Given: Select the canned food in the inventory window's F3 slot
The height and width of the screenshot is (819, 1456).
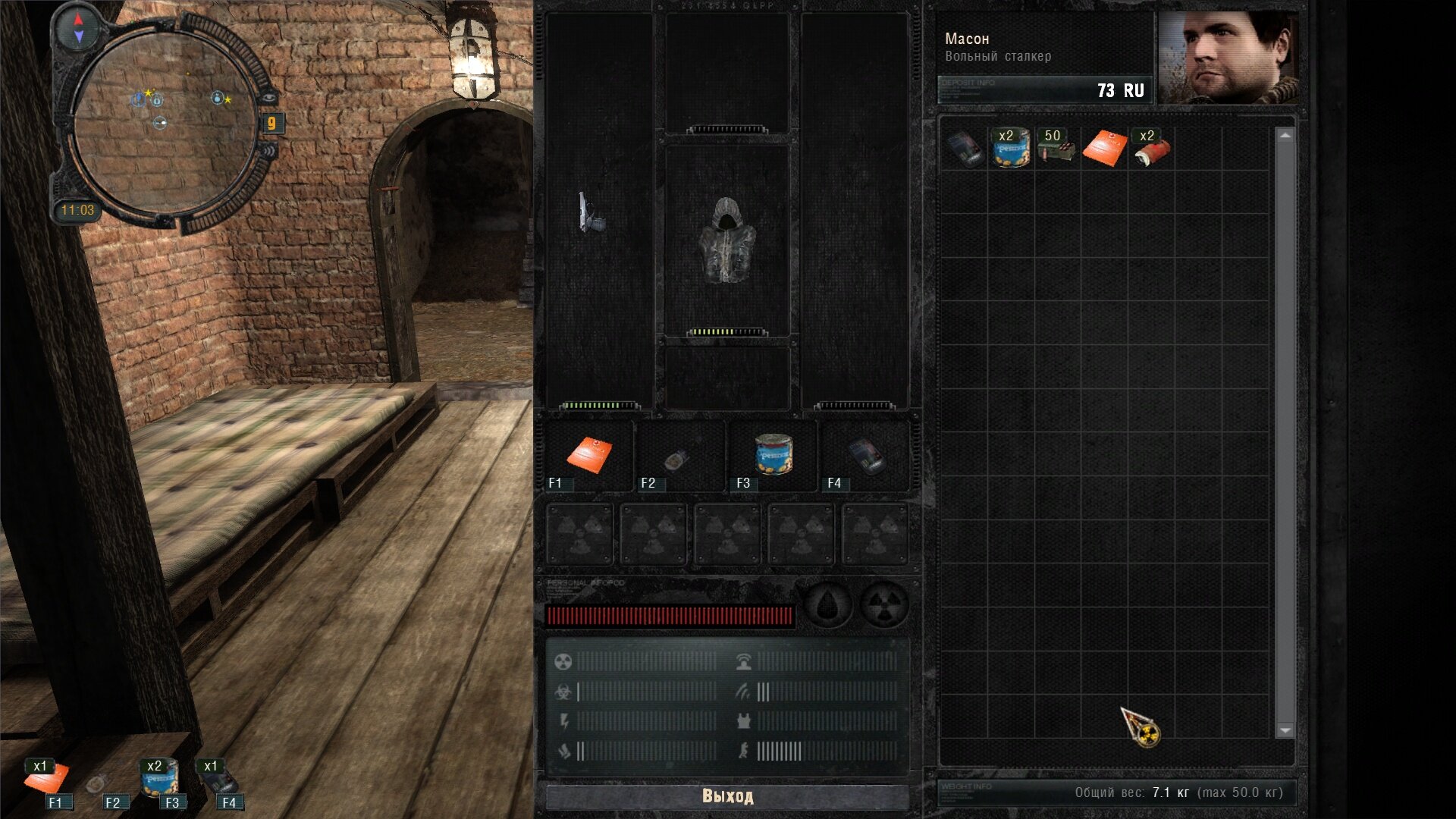Looking at the screenshot, I should pyautogui.click(x=773, y=455).
